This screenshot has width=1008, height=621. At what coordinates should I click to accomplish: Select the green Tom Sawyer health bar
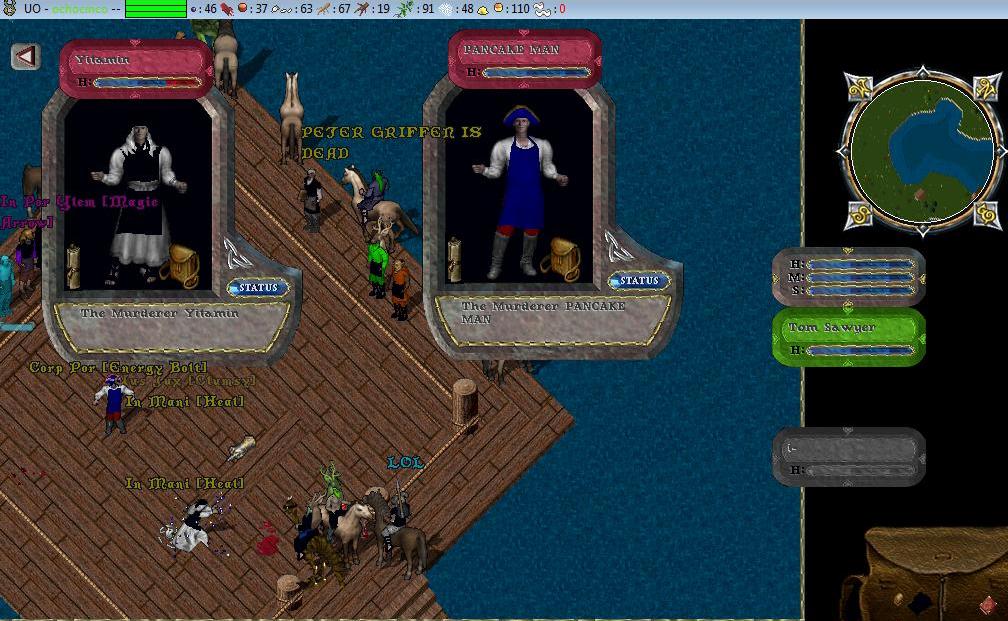[849, 337]
